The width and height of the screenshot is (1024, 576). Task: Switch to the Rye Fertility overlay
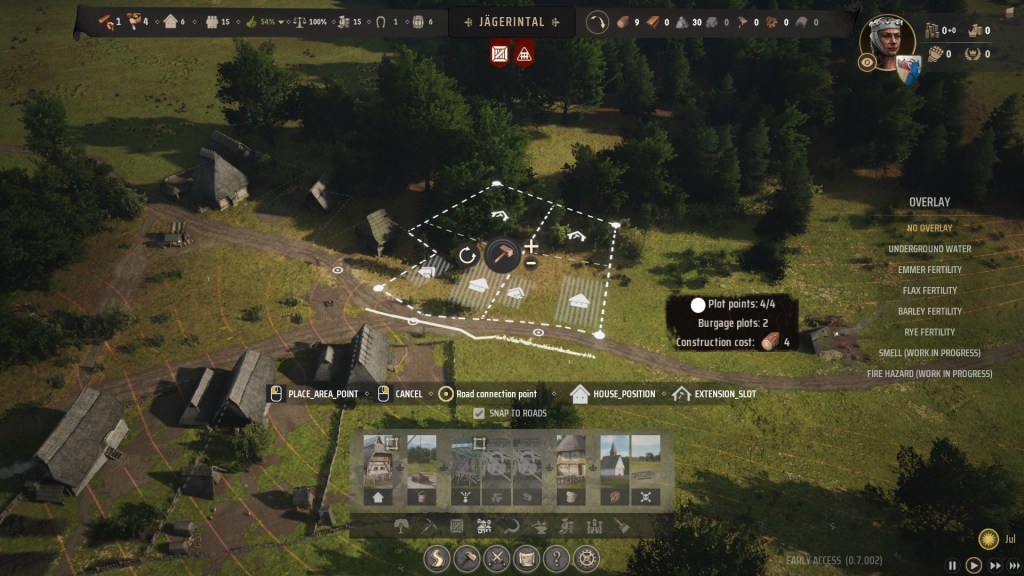[x=929, y=332]
